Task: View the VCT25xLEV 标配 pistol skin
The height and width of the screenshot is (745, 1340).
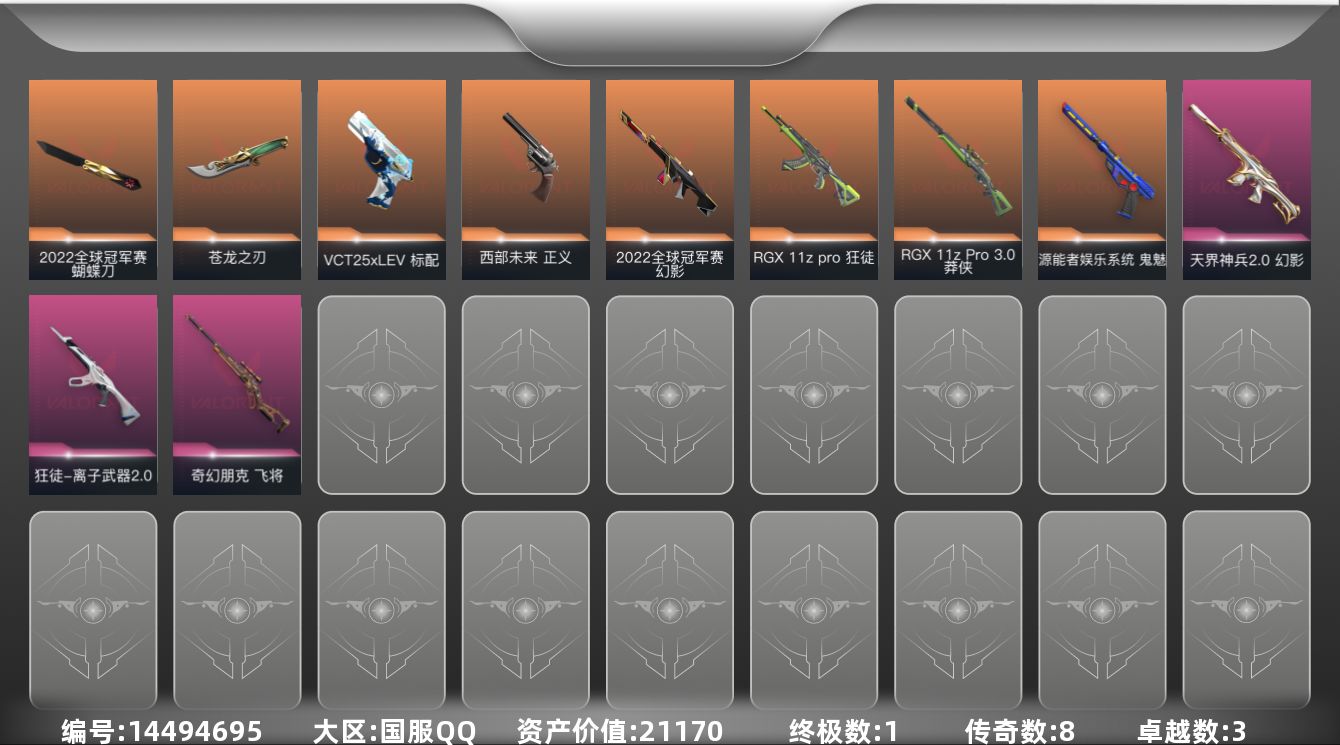Action: [381, 180]
